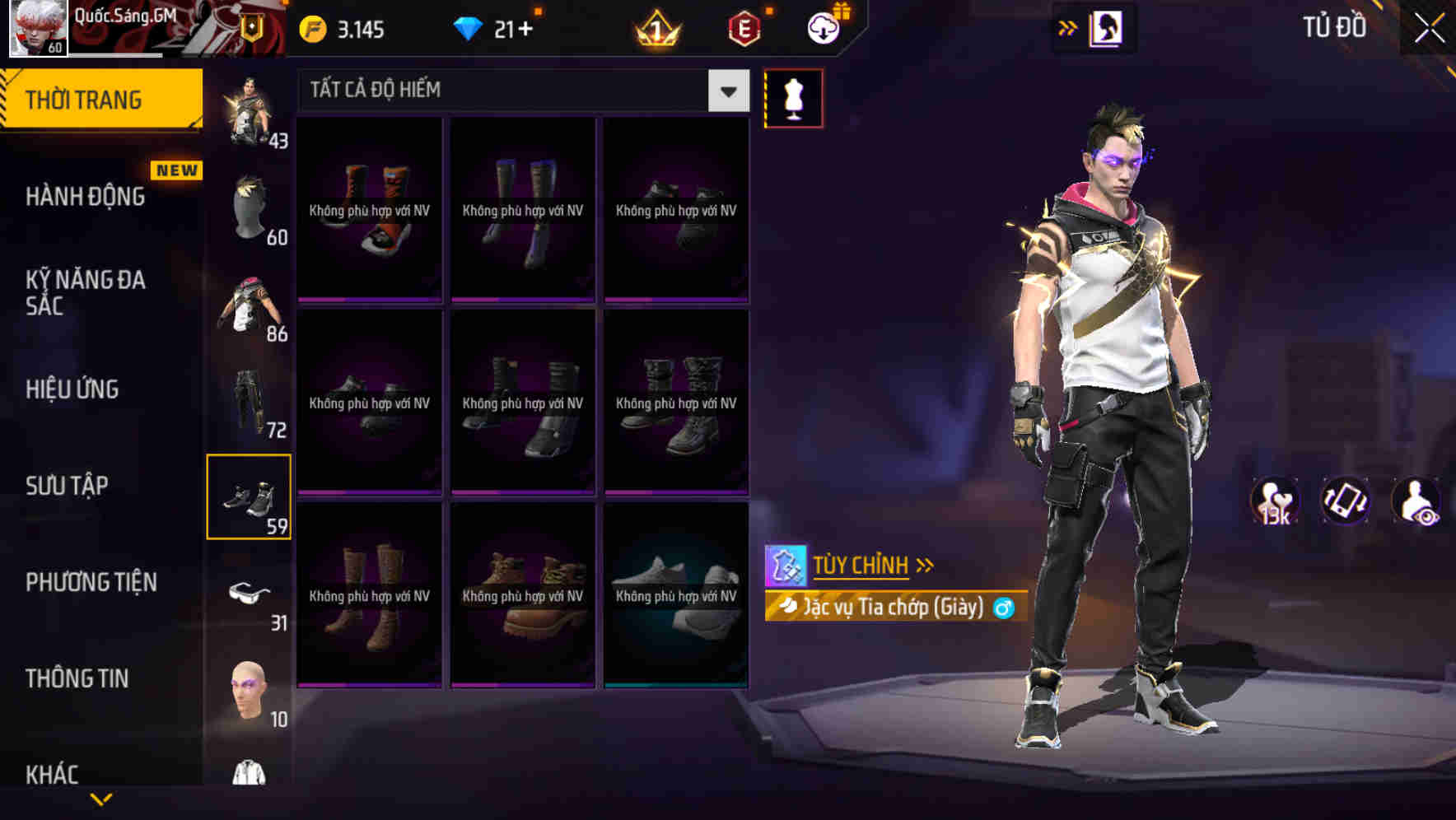Viewport: 1456px width, 820px height.
Task: Collapse panel with double-arrow near character card icon
Action: pyautogui.click(x=1068, y=27)
